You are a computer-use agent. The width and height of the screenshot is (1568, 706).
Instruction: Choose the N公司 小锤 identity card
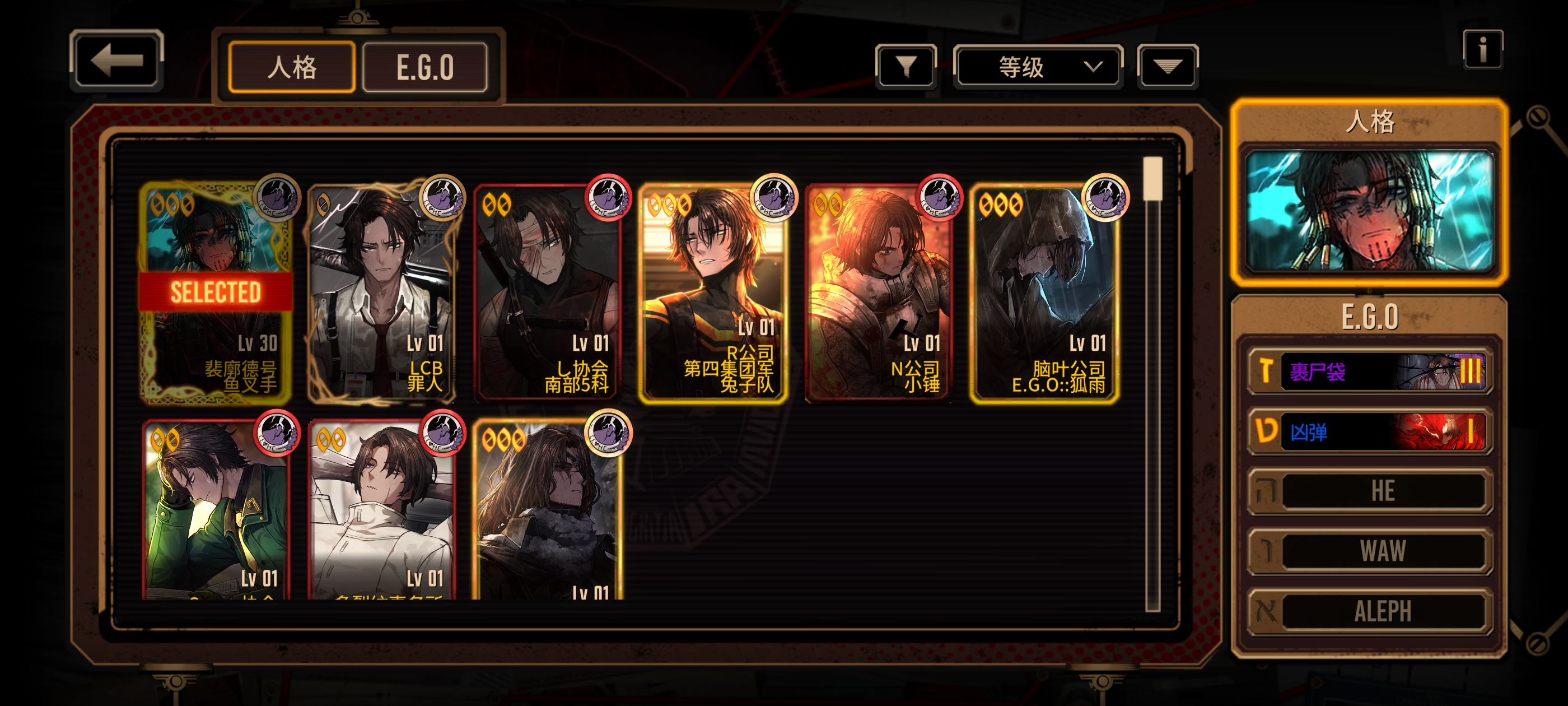tap(878, 292)
